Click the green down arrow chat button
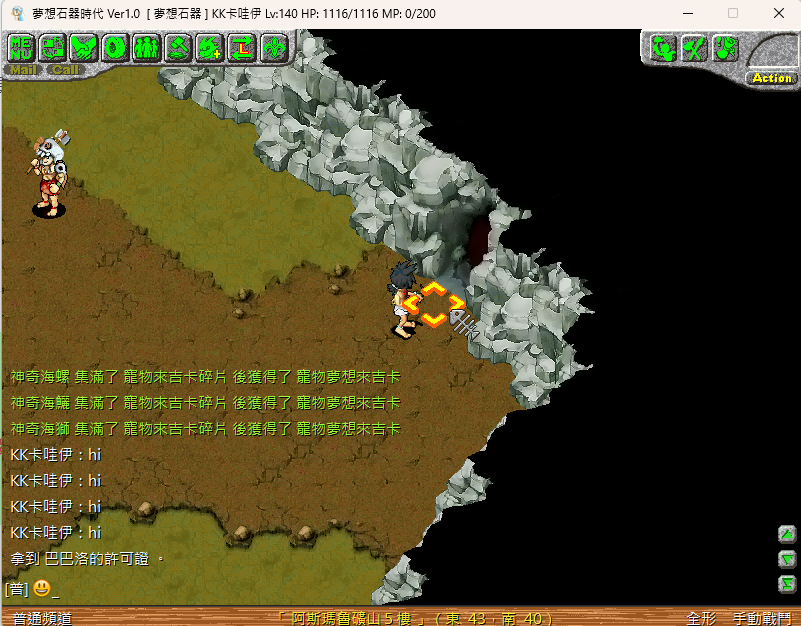The image size is (801, 626). (x=788, y=559)
